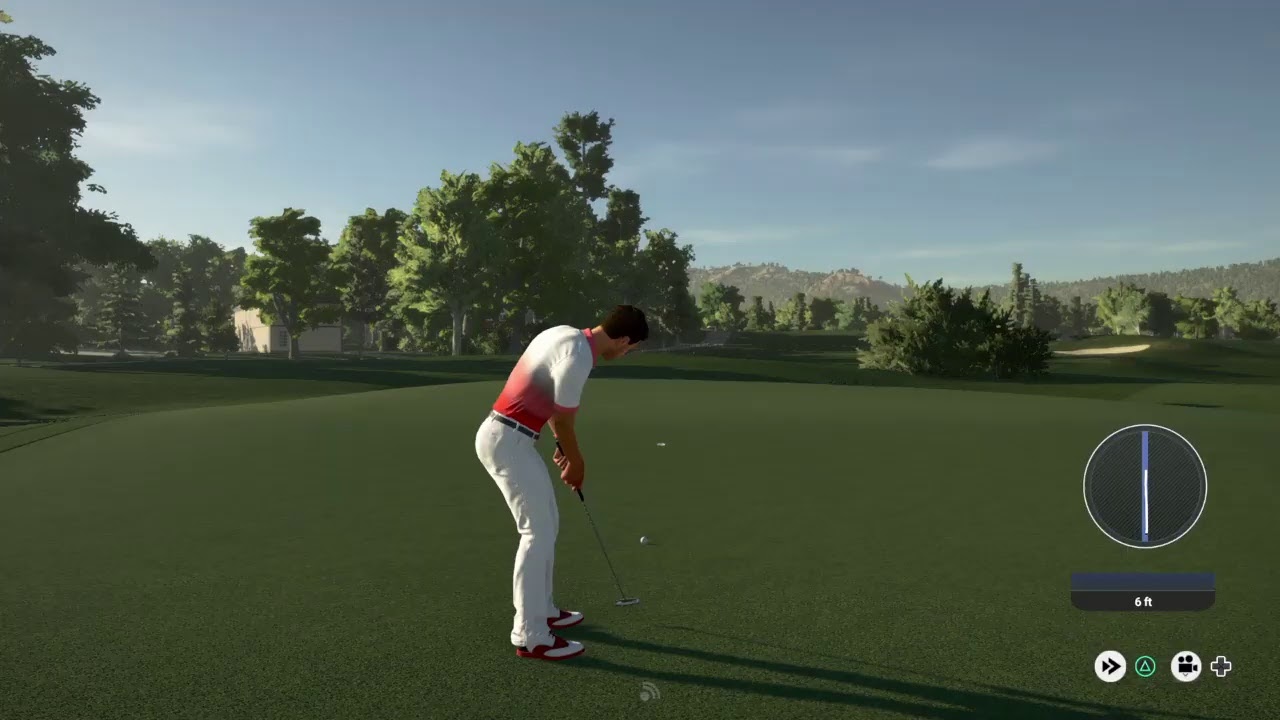Click the fast-forward double arrow icon

1110,666
